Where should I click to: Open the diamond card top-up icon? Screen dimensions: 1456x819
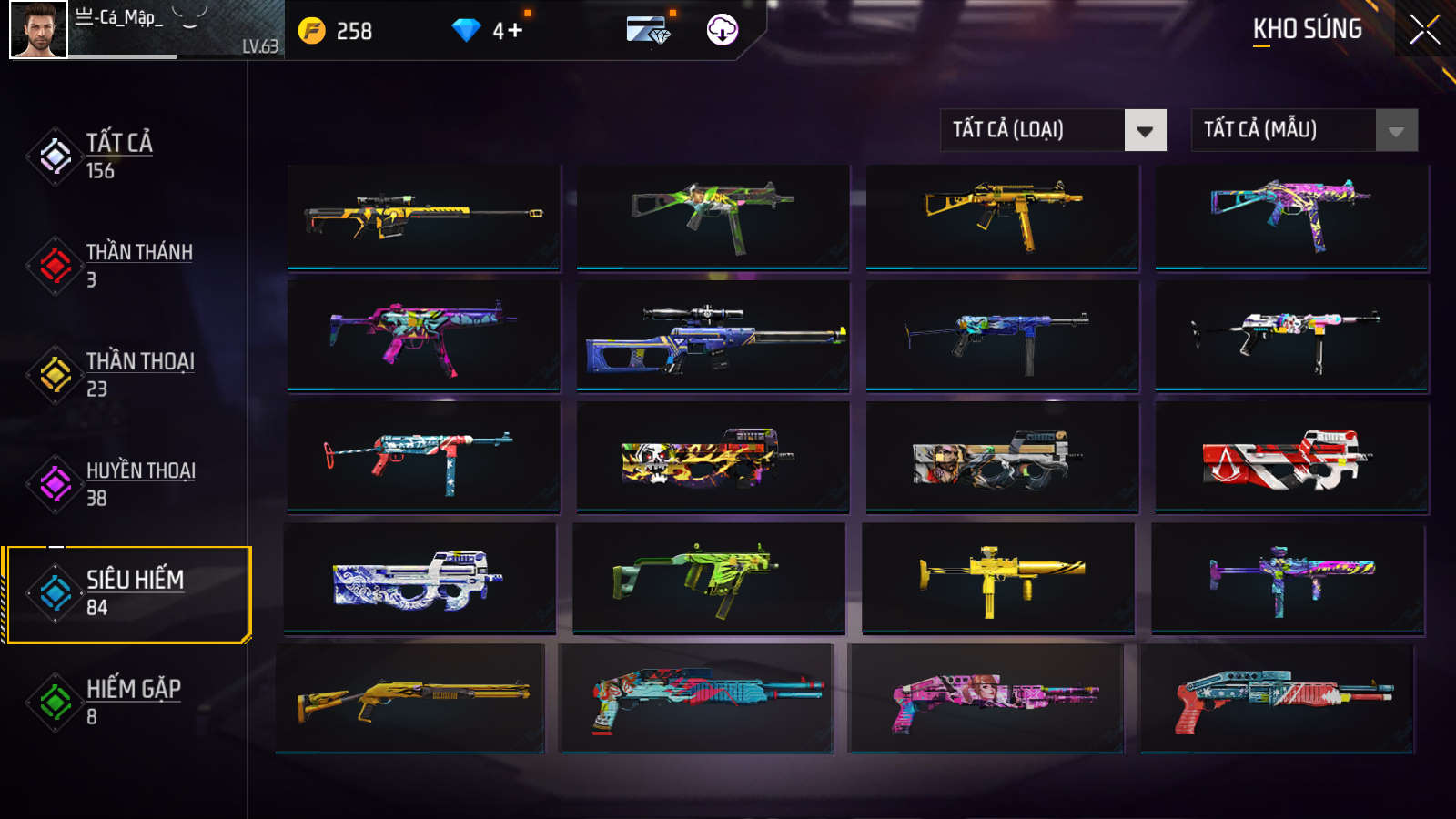[x=648, y=30]
